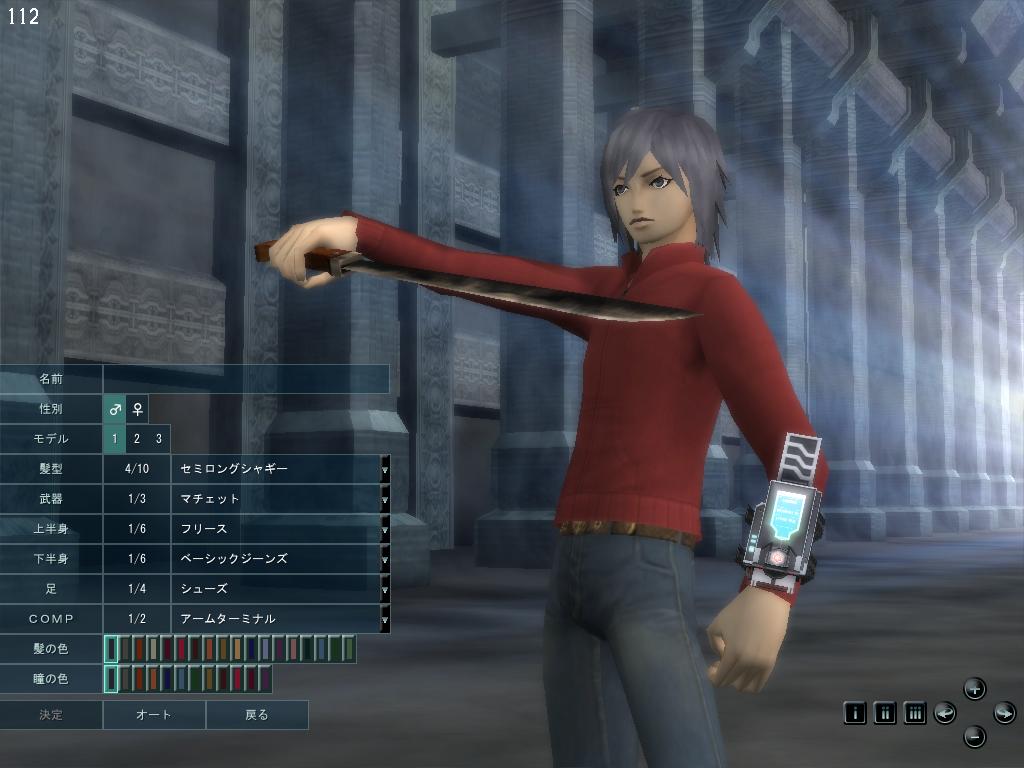
Task: Expand the 足 footwear dropdown showing シューズ
Action: click(385, 589)
